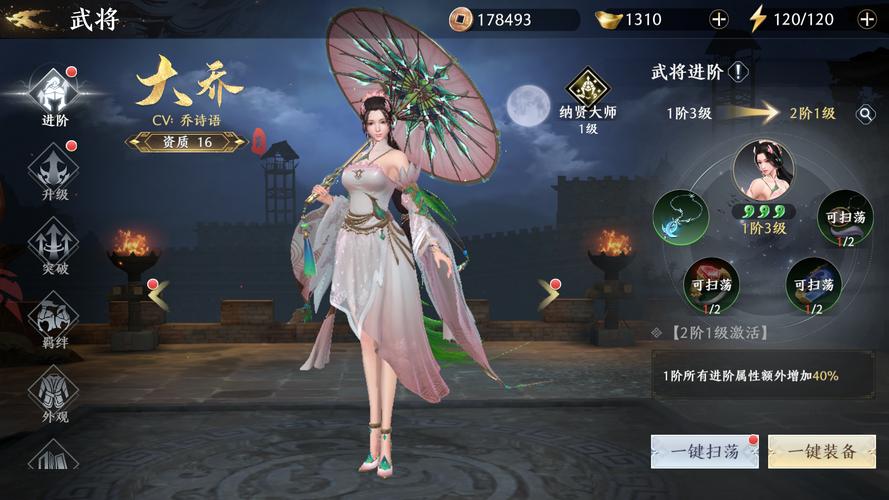Tap the 一键扫荡 button
The image size is (889, 500).
(x=705, y=451)
